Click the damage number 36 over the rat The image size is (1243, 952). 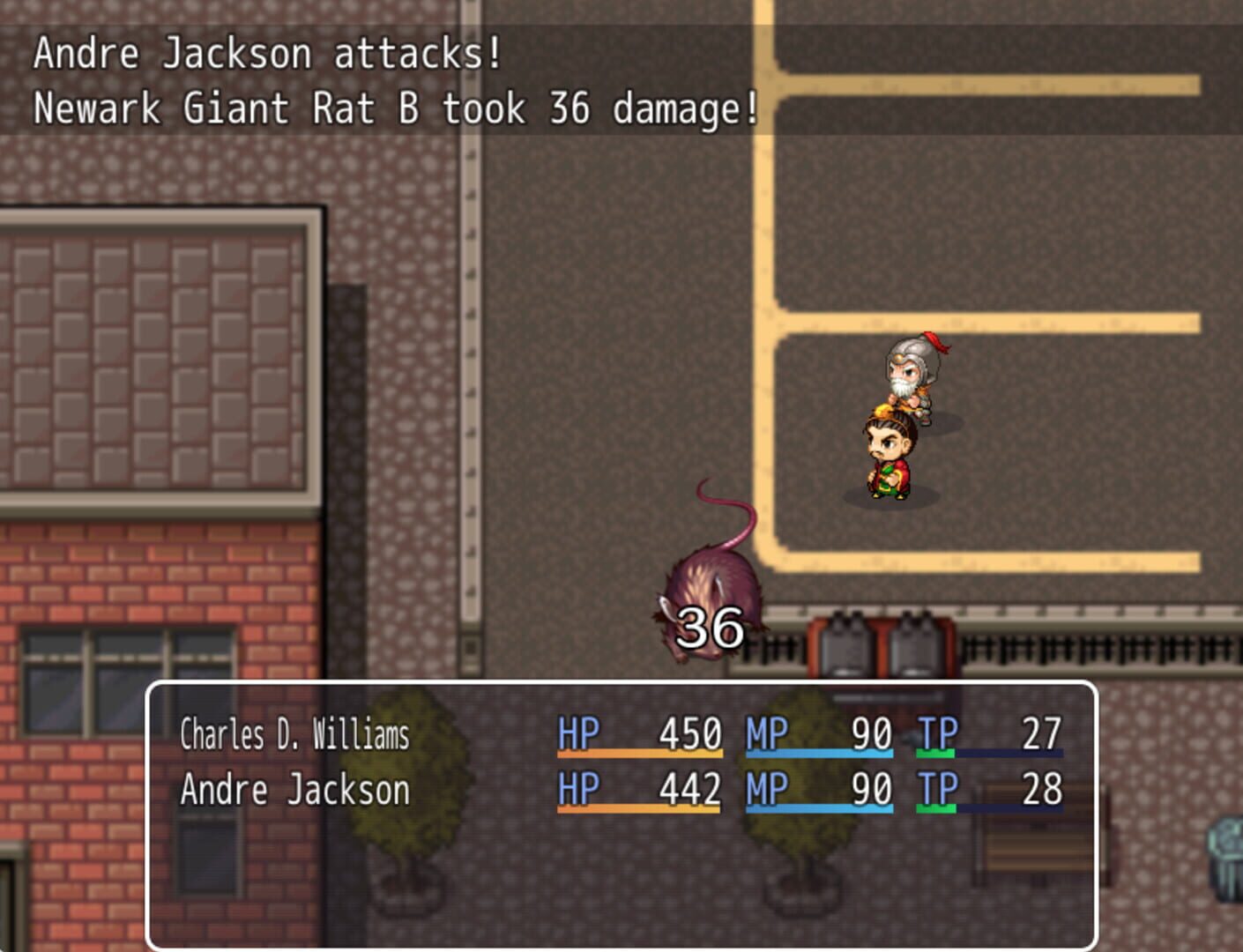click(x=711, y=627)
